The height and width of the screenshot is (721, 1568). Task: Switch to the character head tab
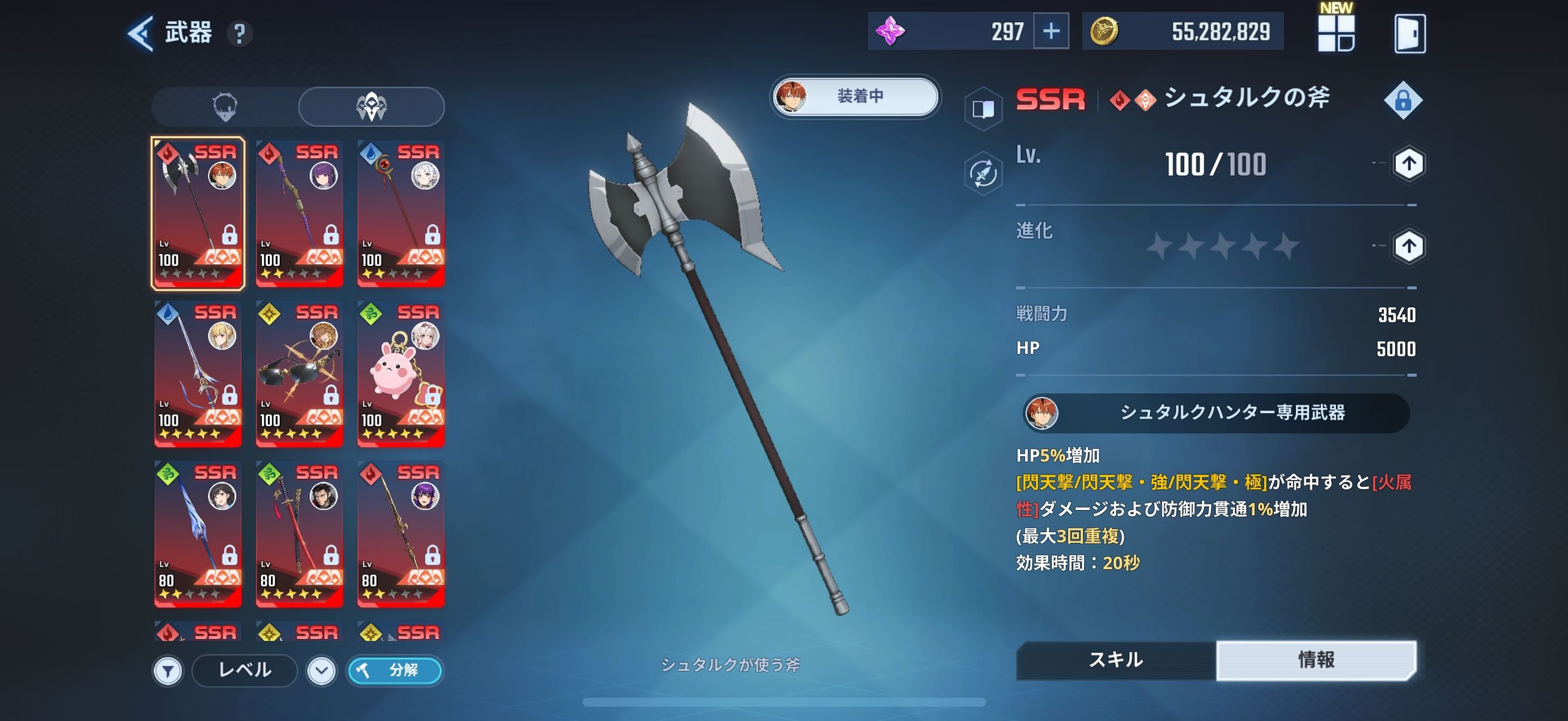point(225,106)
